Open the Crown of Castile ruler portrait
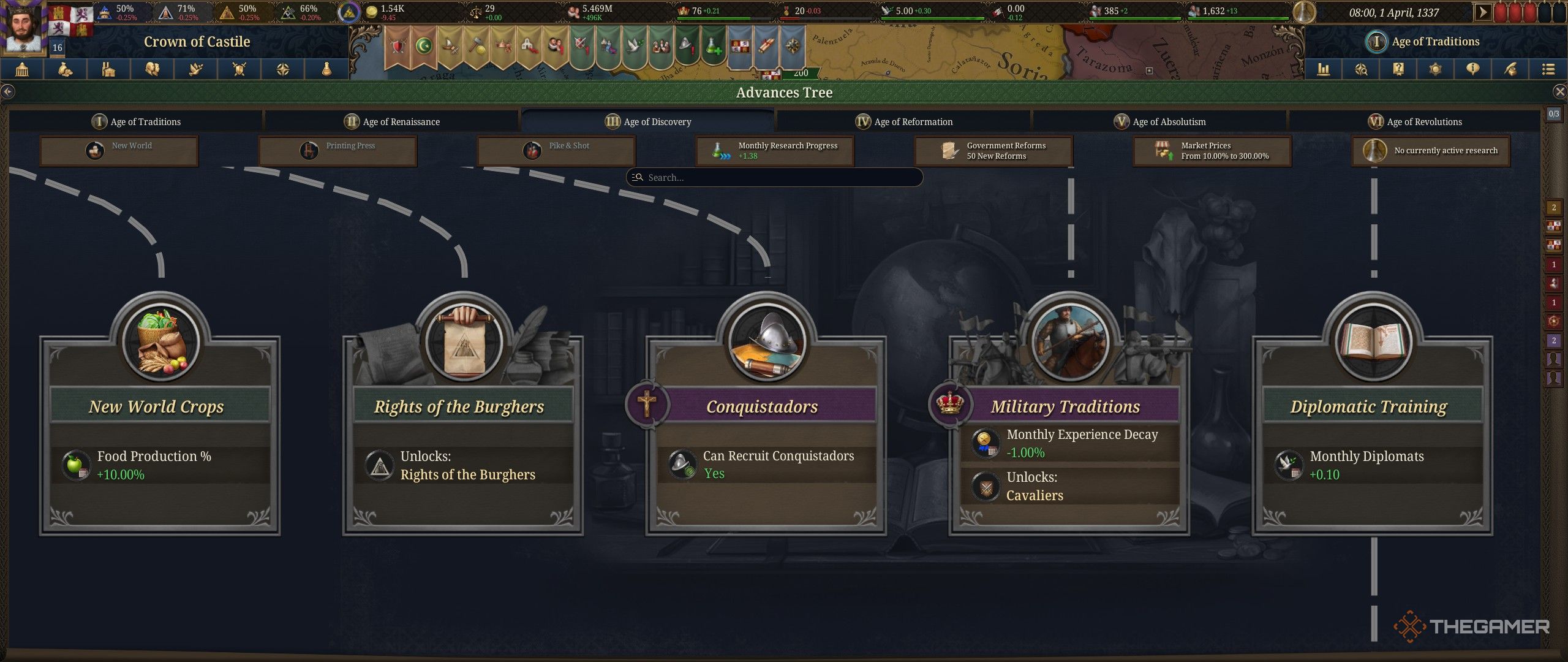The height and width of the screenshot is (662, 1568). coord(23,28)
